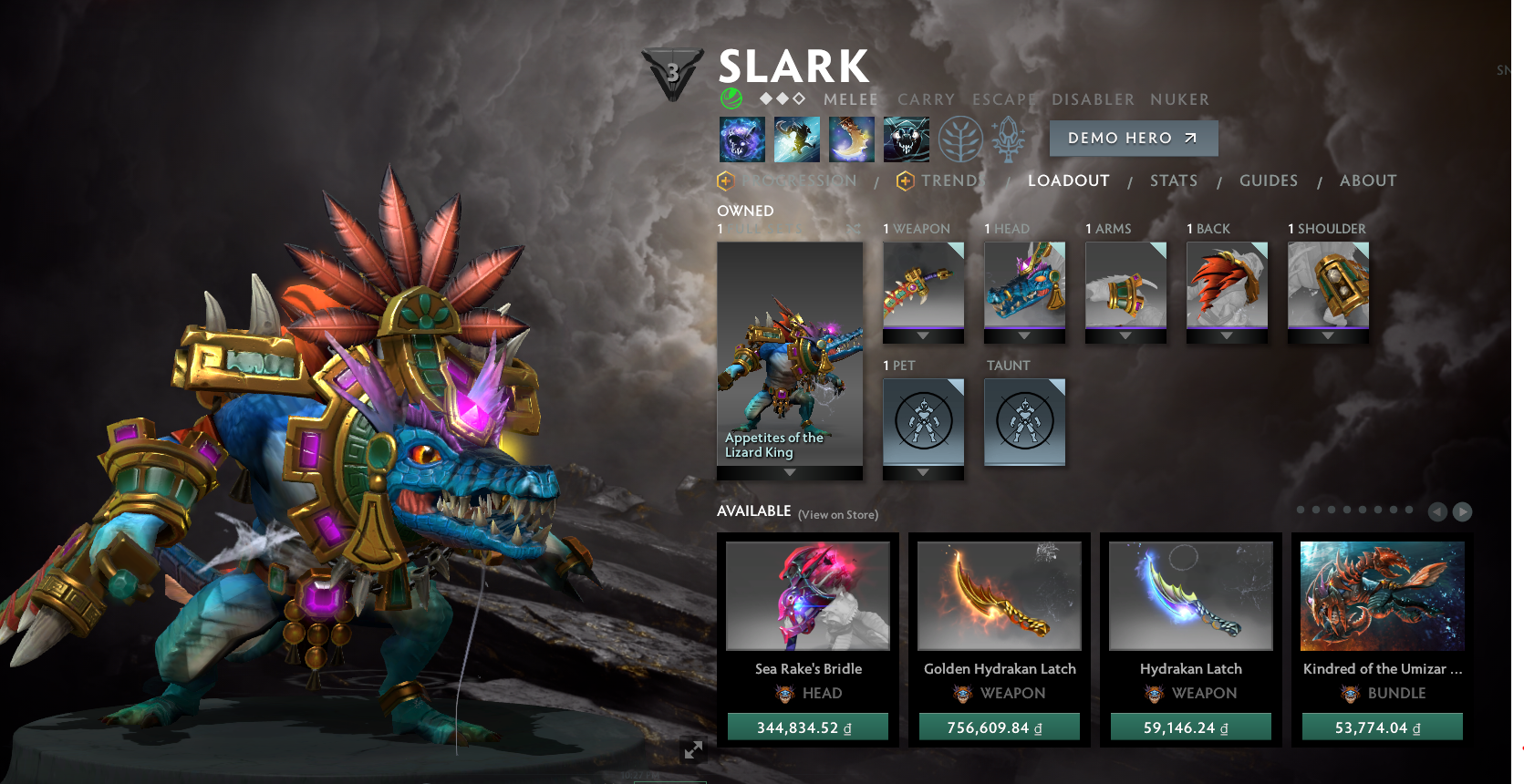This screenshot has width=1524, height=784.
Task: View the Shadow Dance ultimate icon
Action: (906, 139)
